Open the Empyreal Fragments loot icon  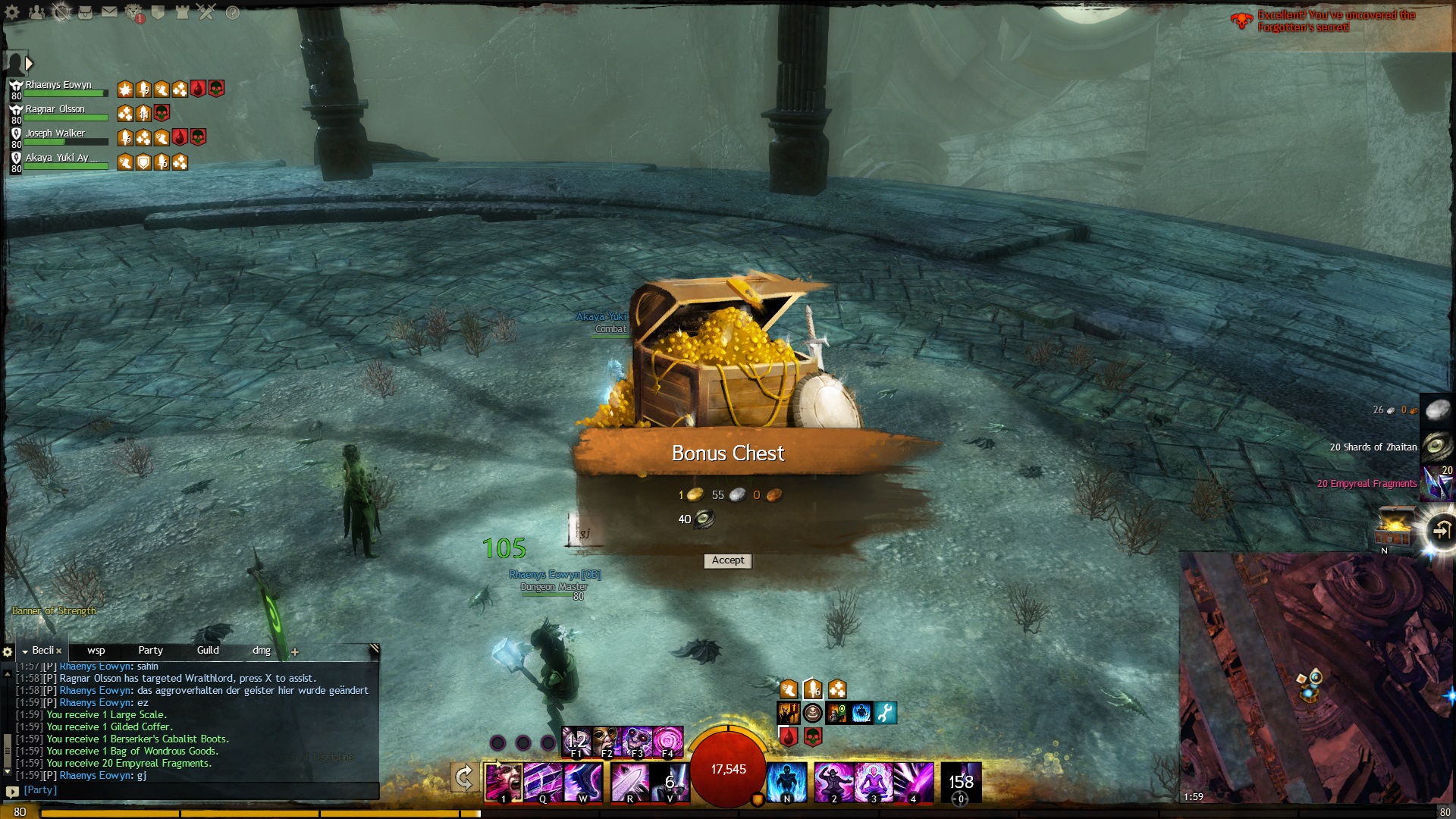click(x=1437, y=483)
